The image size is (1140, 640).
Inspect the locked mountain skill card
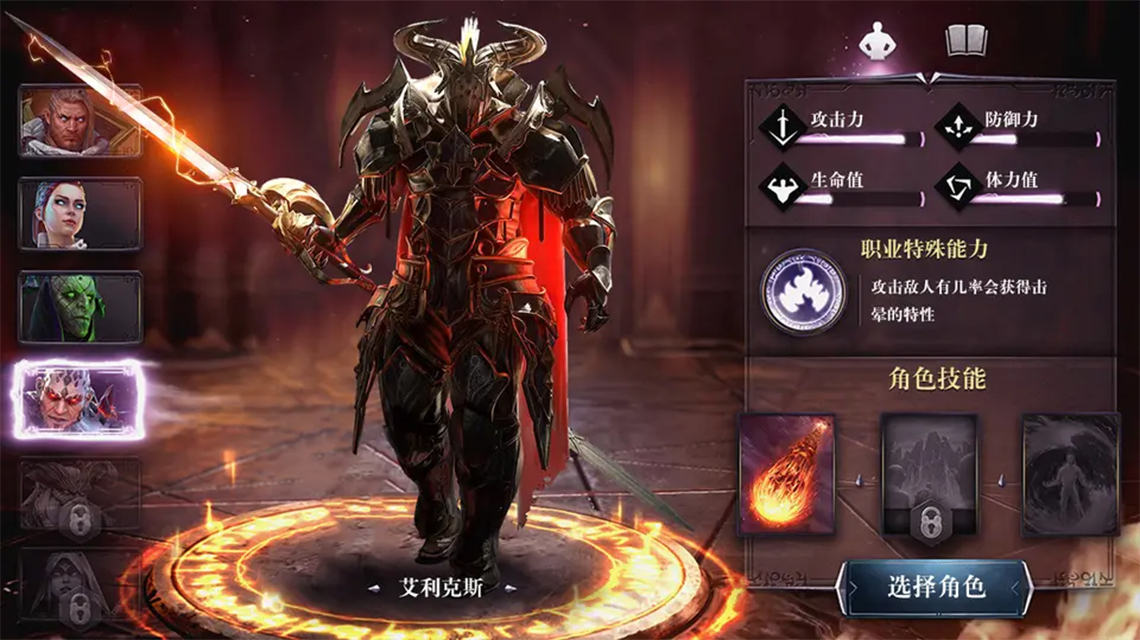pyautogui.click(x=928, y=474)
